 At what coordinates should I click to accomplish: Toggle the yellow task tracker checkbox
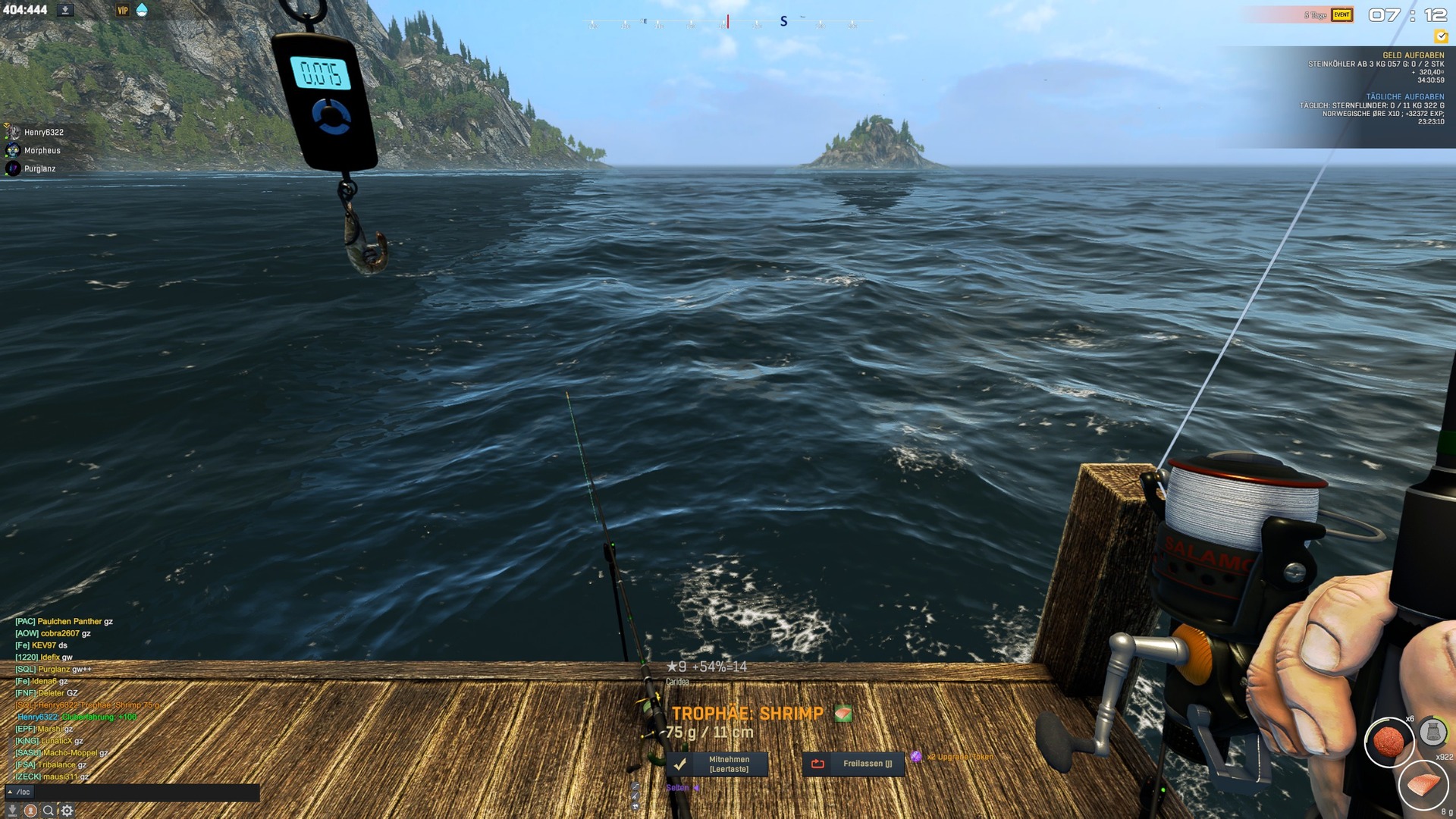coord(1441,36)
